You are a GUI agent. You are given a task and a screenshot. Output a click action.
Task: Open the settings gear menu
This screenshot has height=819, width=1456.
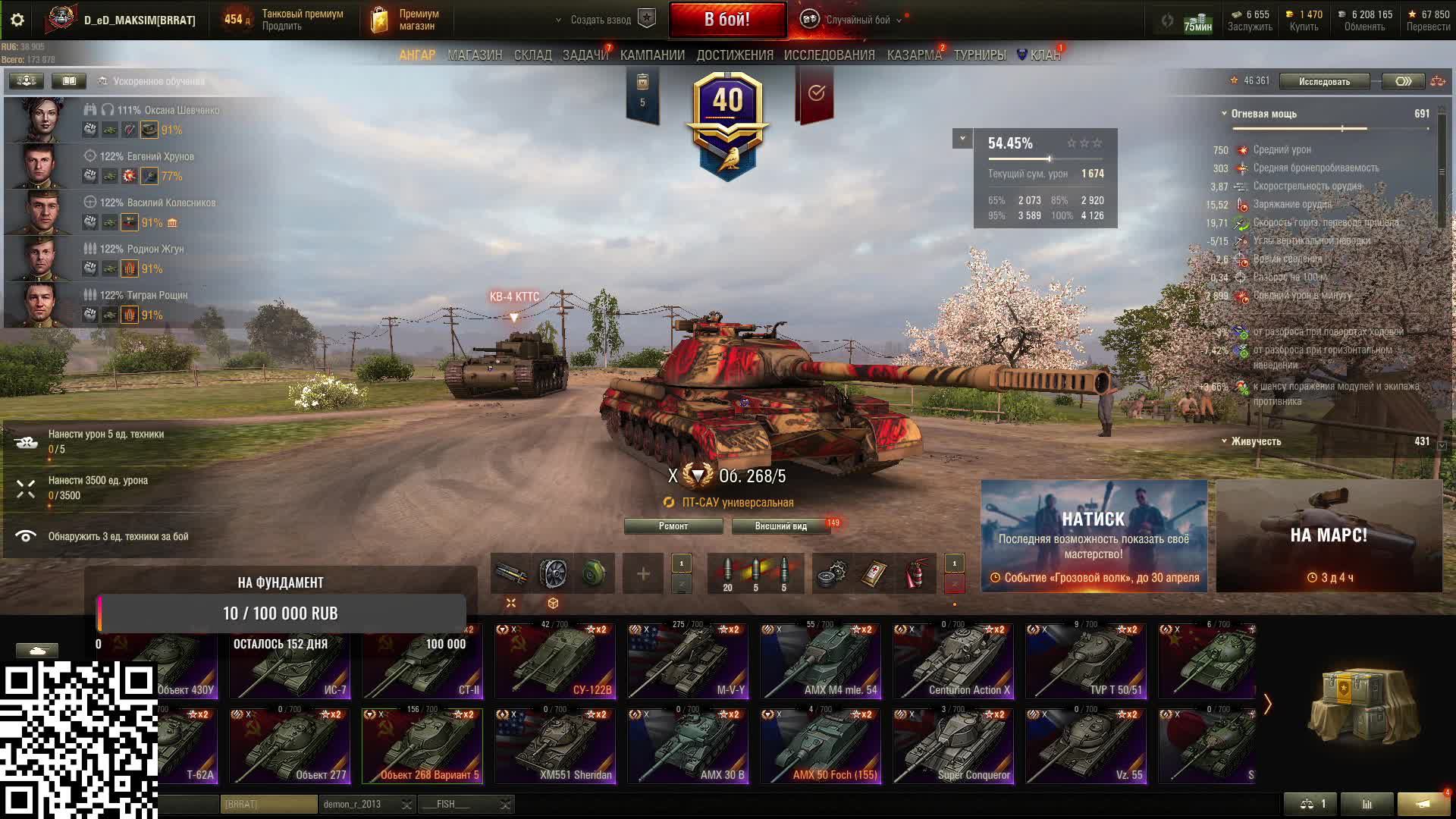click(17, 20)
